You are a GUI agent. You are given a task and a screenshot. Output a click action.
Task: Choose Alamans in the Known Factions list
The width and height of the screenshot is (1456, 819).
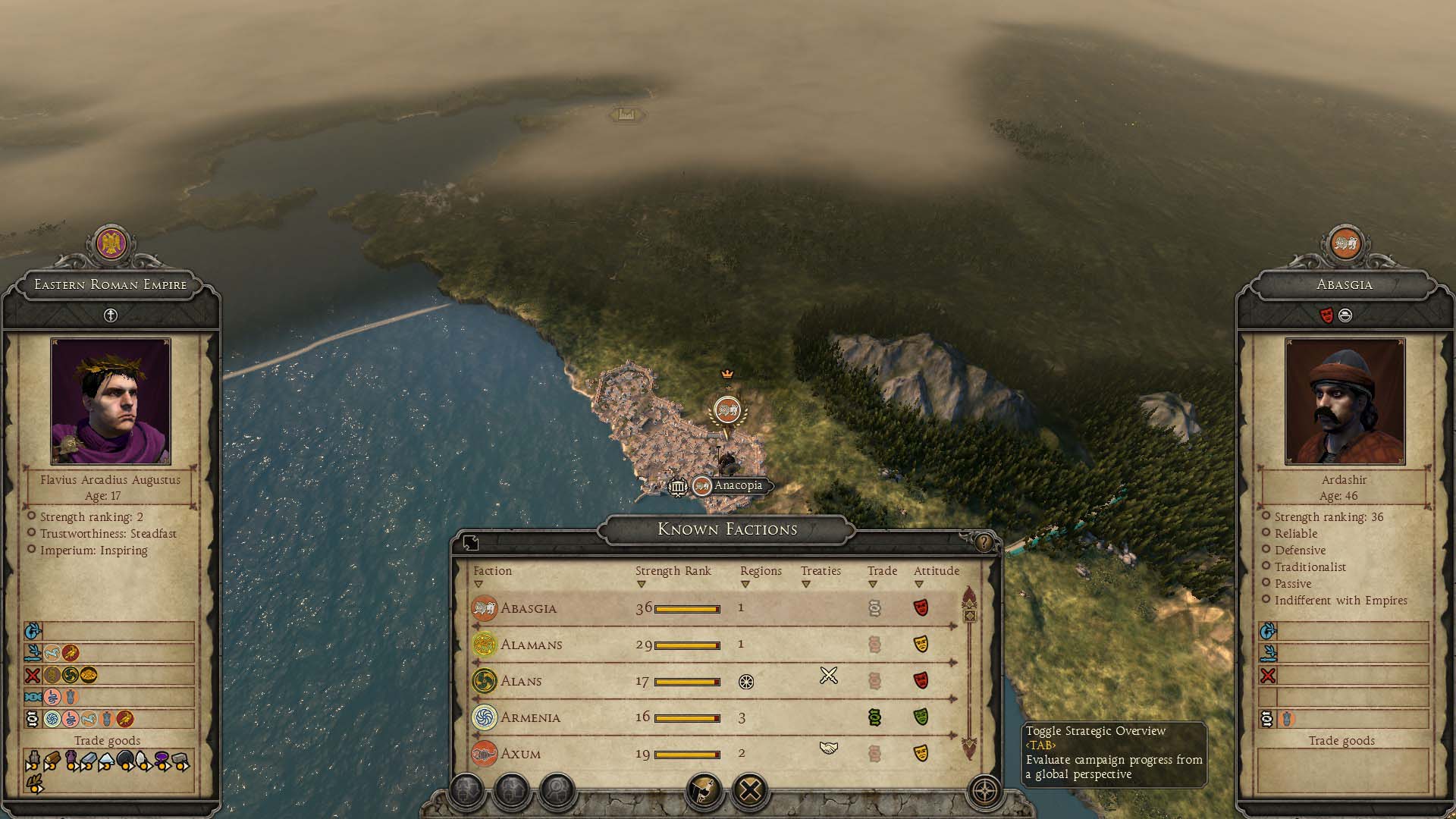point(531,645)
